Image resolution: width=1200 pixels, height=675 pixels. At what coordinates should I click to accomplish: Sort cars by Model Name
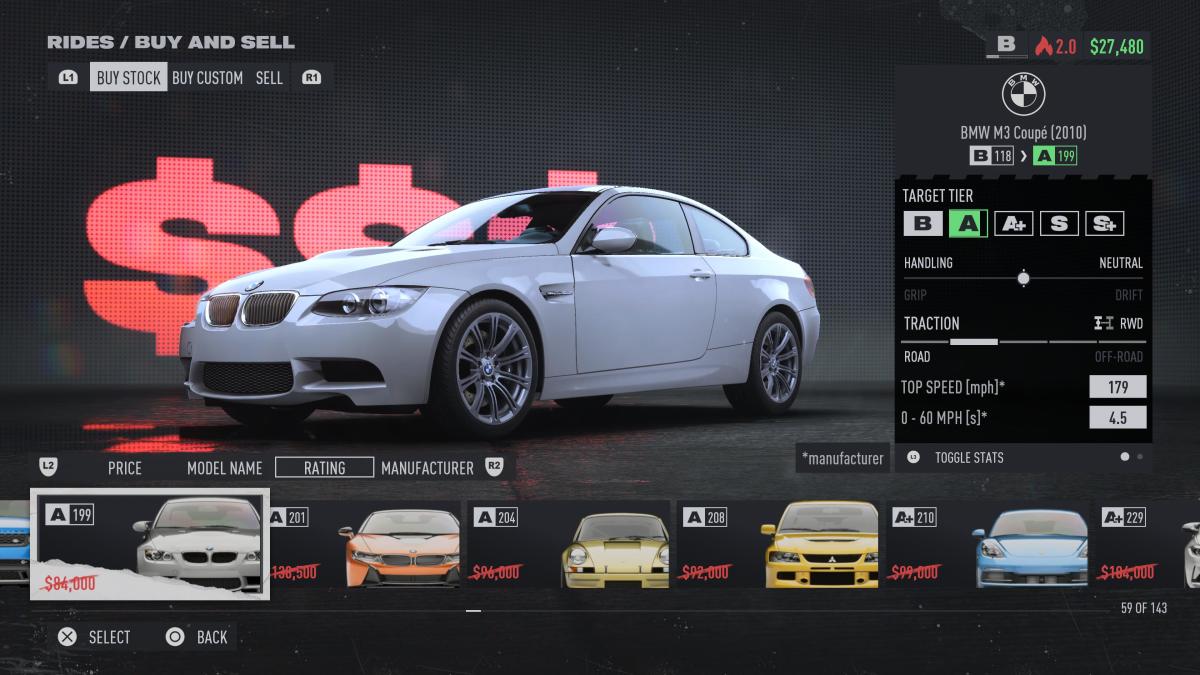click(x=224, y=467)
